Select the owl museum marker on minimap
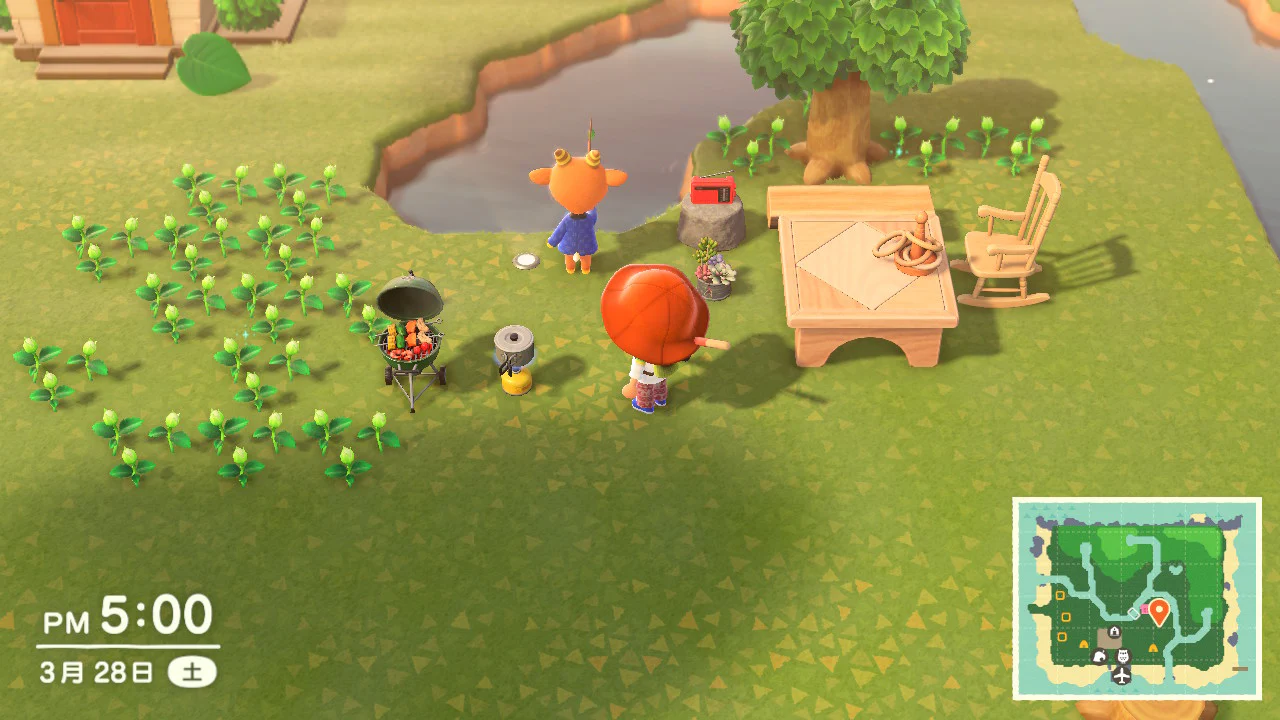The image size is (1280, 720). coord(1122,656)
